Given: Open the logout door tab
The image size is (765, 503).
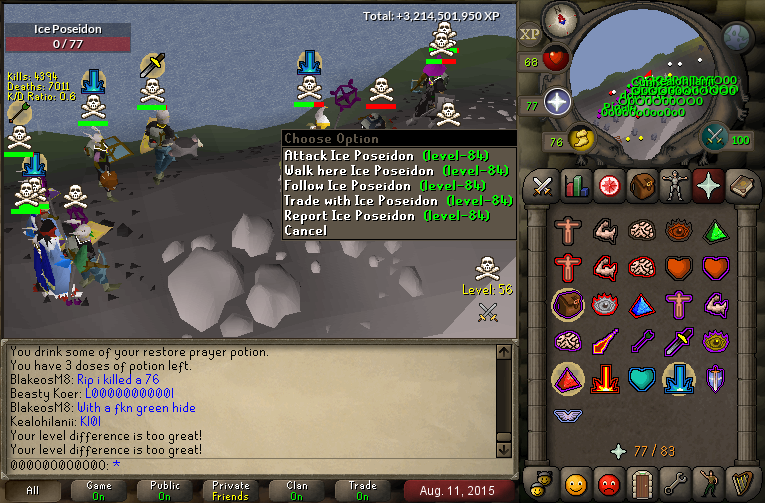Looking at the screenshot, I should tap(641, 482).
